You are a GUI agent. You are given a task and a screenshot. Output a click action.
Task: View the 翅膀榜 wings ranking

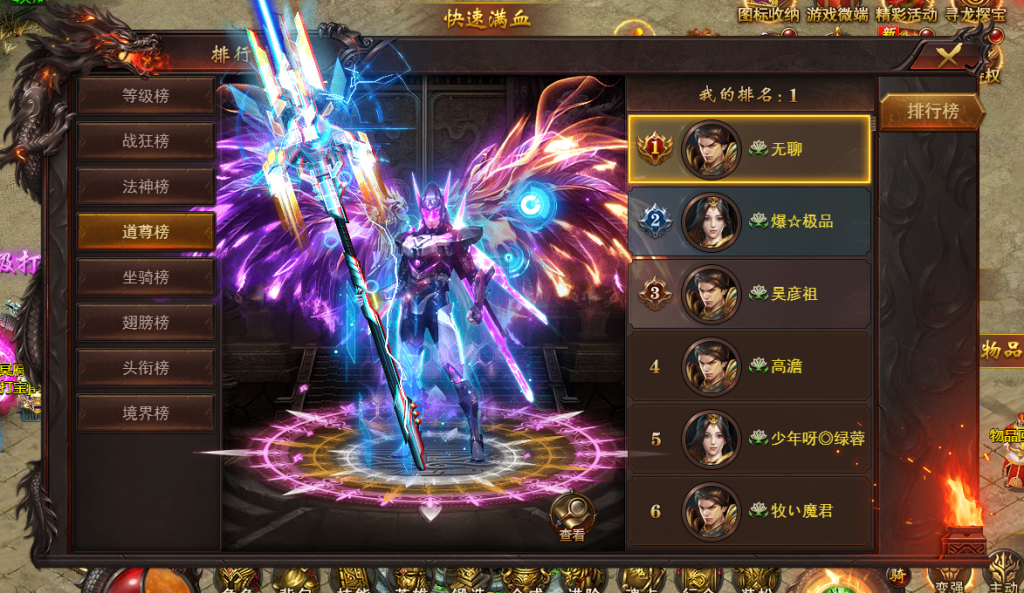pos(146,322)
